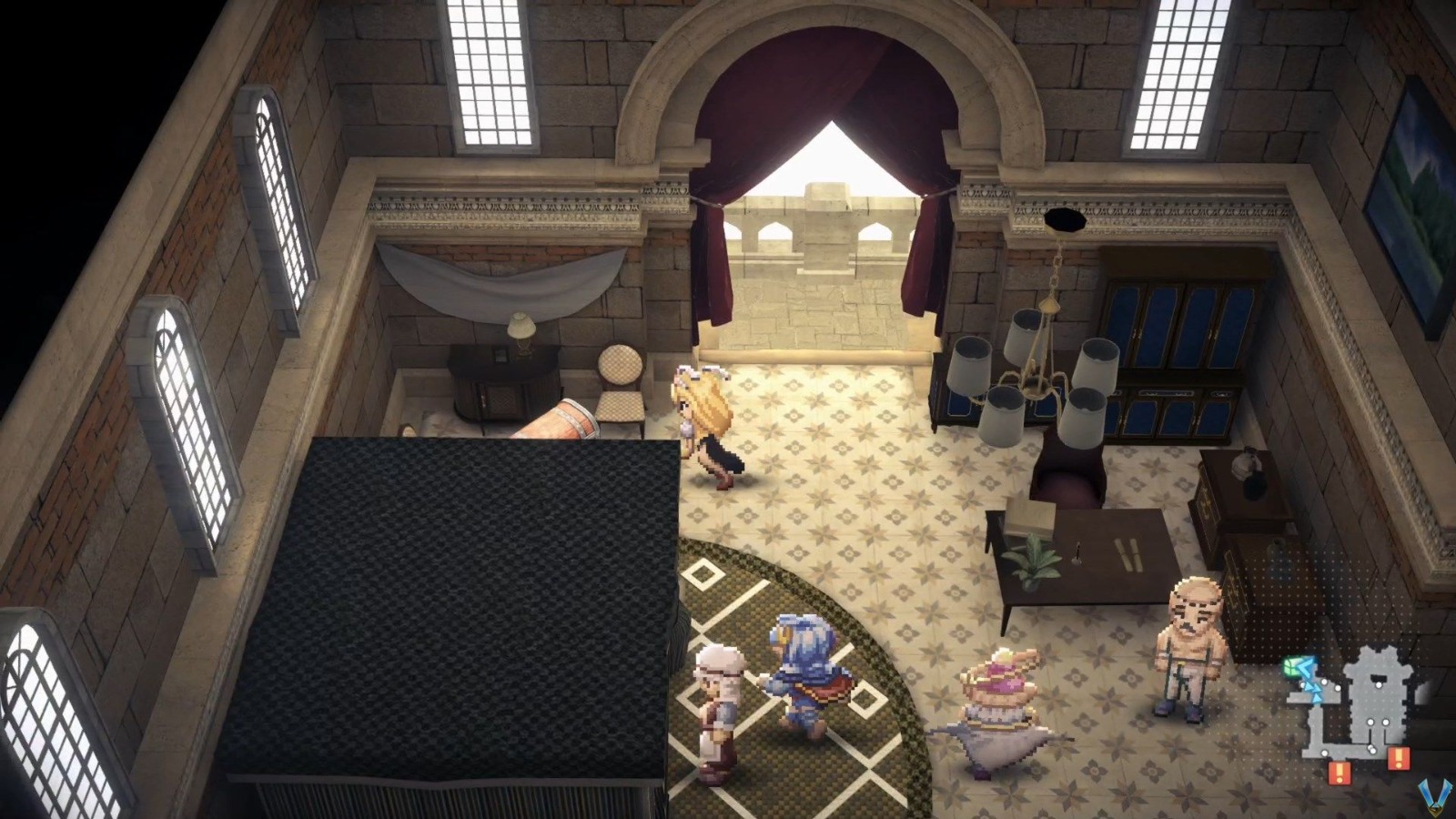Image resolution: width=1456 pixels, height=819 pixels.
Task: Click the topmost white door dot on the minimap
Action: pos(1379,684)
